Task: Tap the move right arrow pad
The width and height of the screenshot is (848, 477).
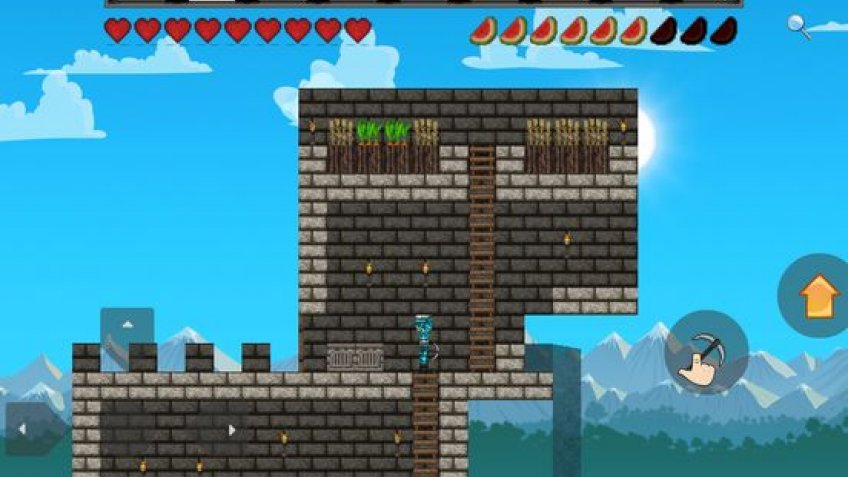Action: [231, 430]
